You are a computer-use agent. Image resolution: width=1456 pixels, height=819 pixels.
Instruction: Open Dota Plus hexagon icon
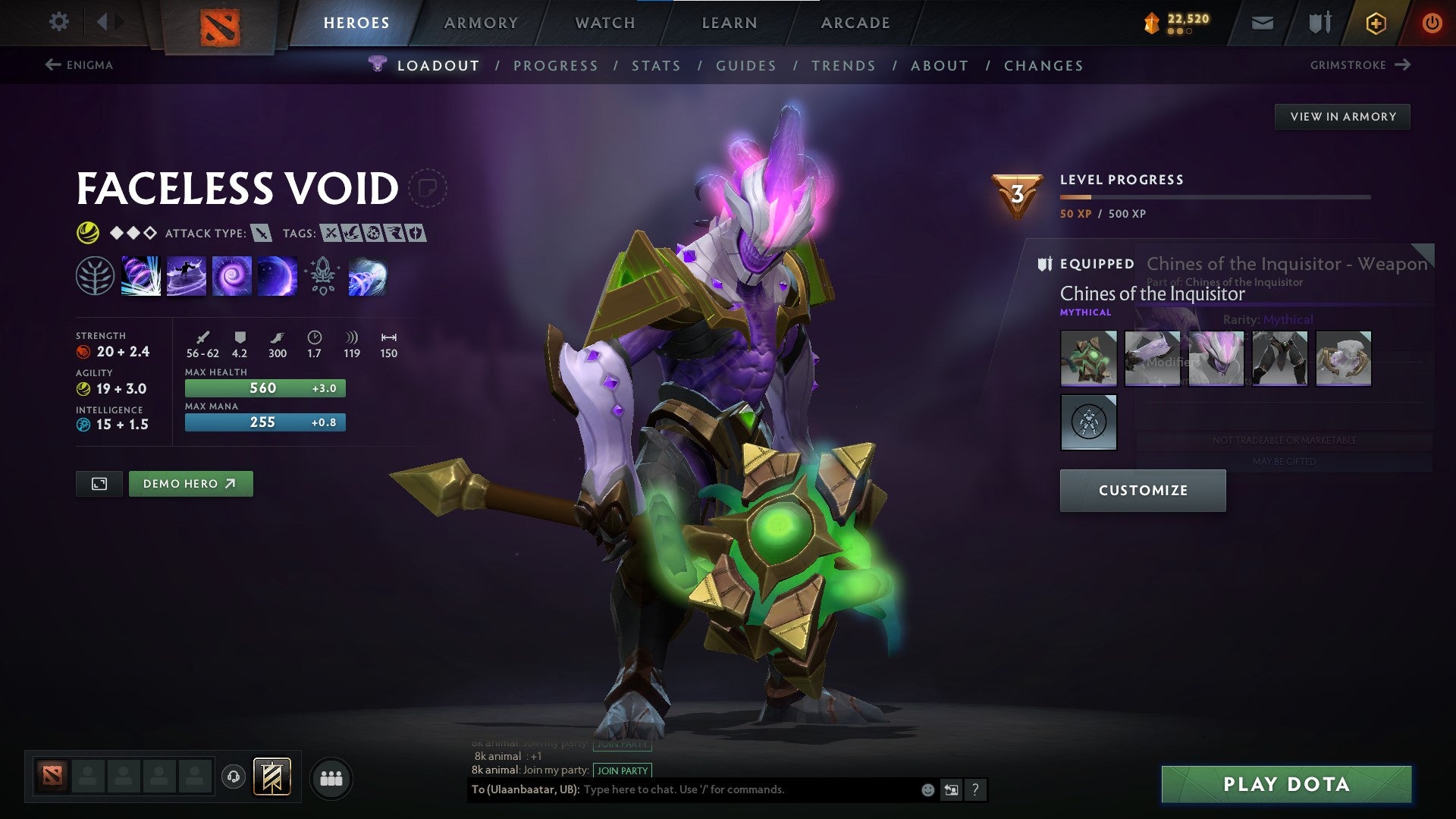pos(1375,22)
